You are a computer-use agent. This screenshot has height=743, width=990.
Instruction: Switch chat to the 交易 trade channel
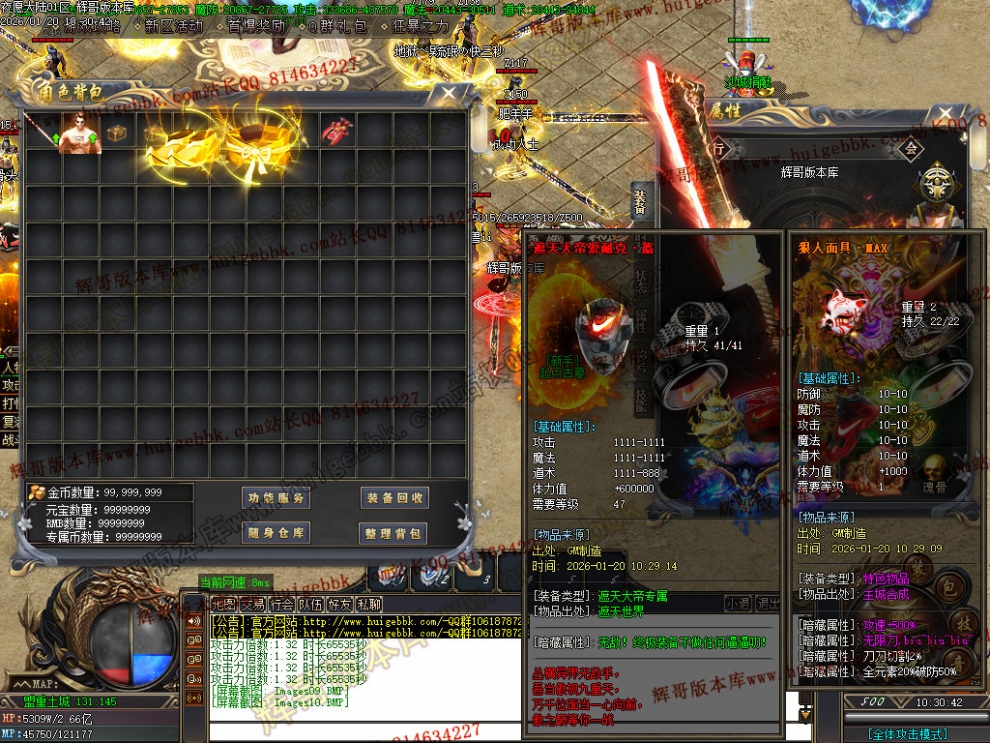click(x=253, y=604)
